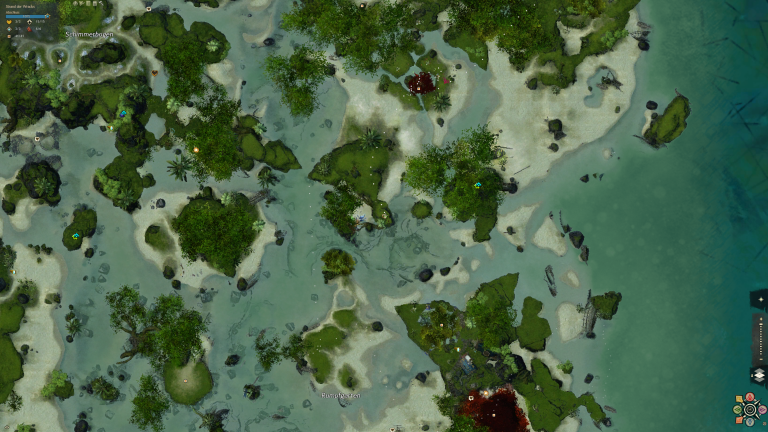Screen dimensions: 768x432
Task: Pick the blue marker in the marker wheel
Action: pos(750,421)
